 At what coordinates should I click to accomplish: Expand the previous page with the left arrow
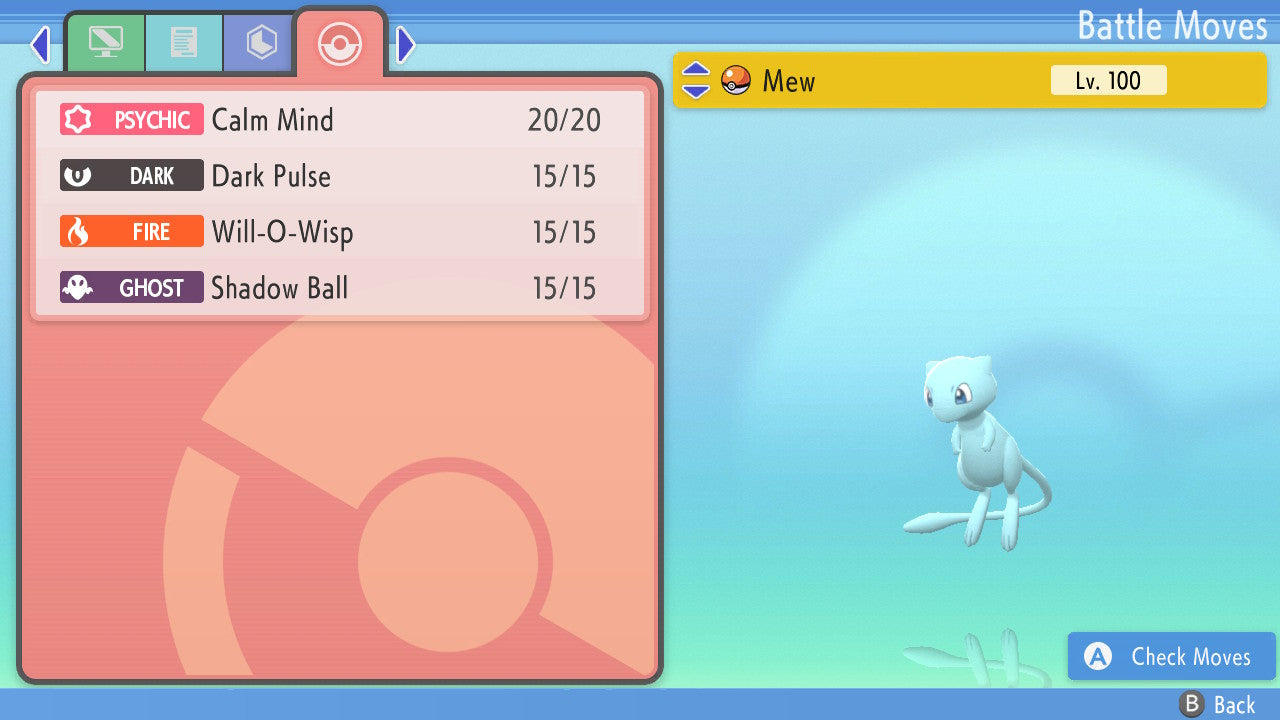(x=39, y=44)
